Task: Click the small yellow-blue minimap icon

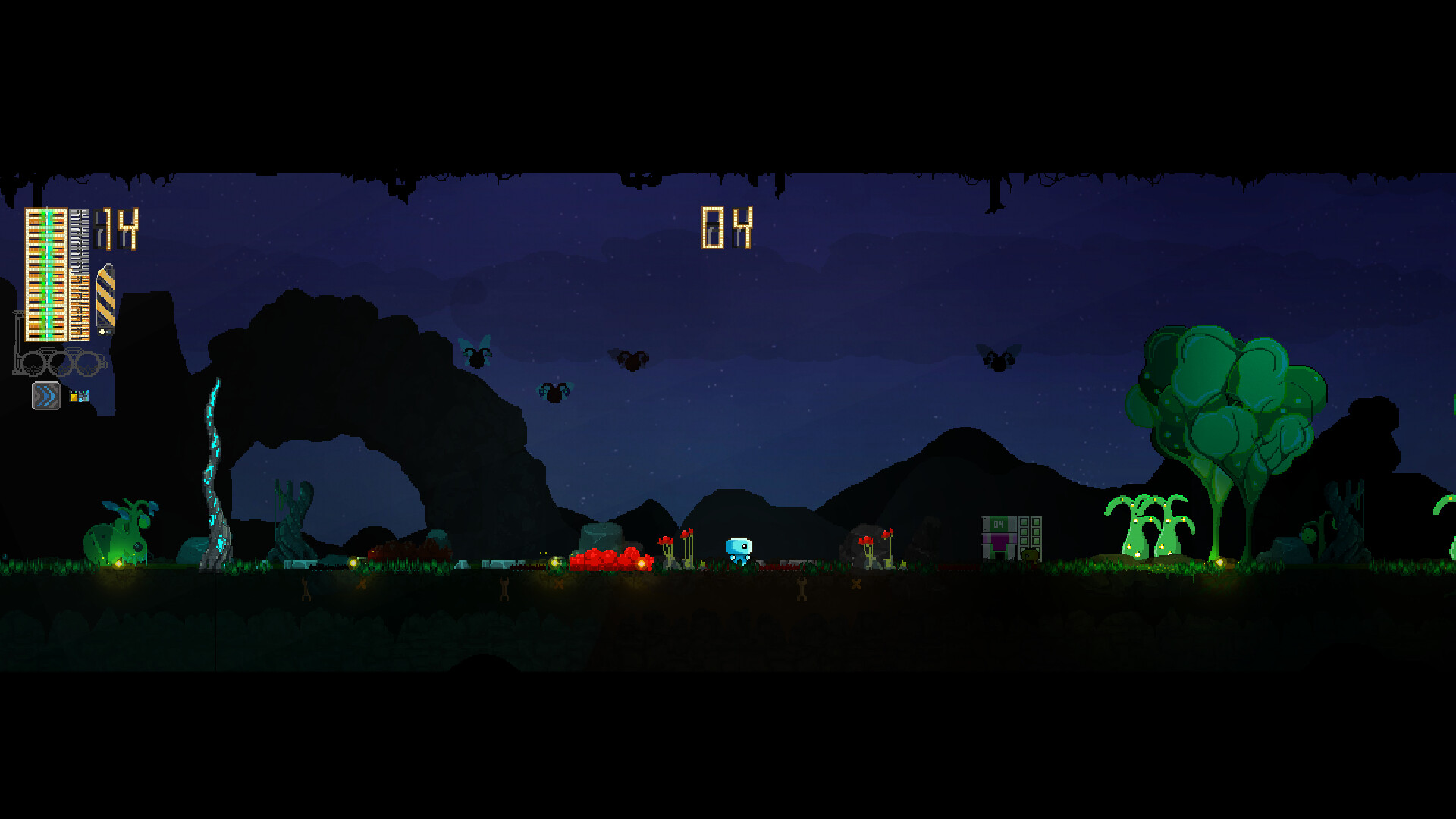Action: (x=79, y=396)
